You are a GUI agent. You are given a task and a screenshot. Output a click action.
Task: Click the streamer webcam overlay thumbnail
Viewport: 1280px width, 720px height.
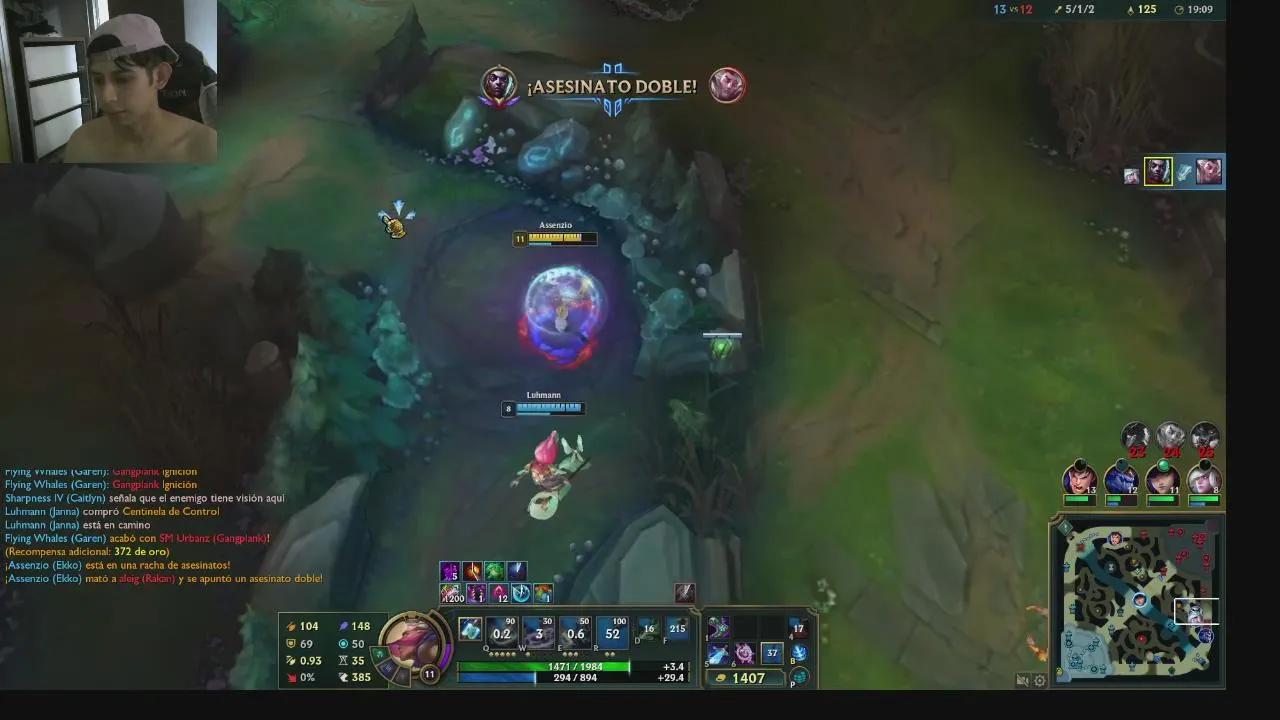(110, 80)
